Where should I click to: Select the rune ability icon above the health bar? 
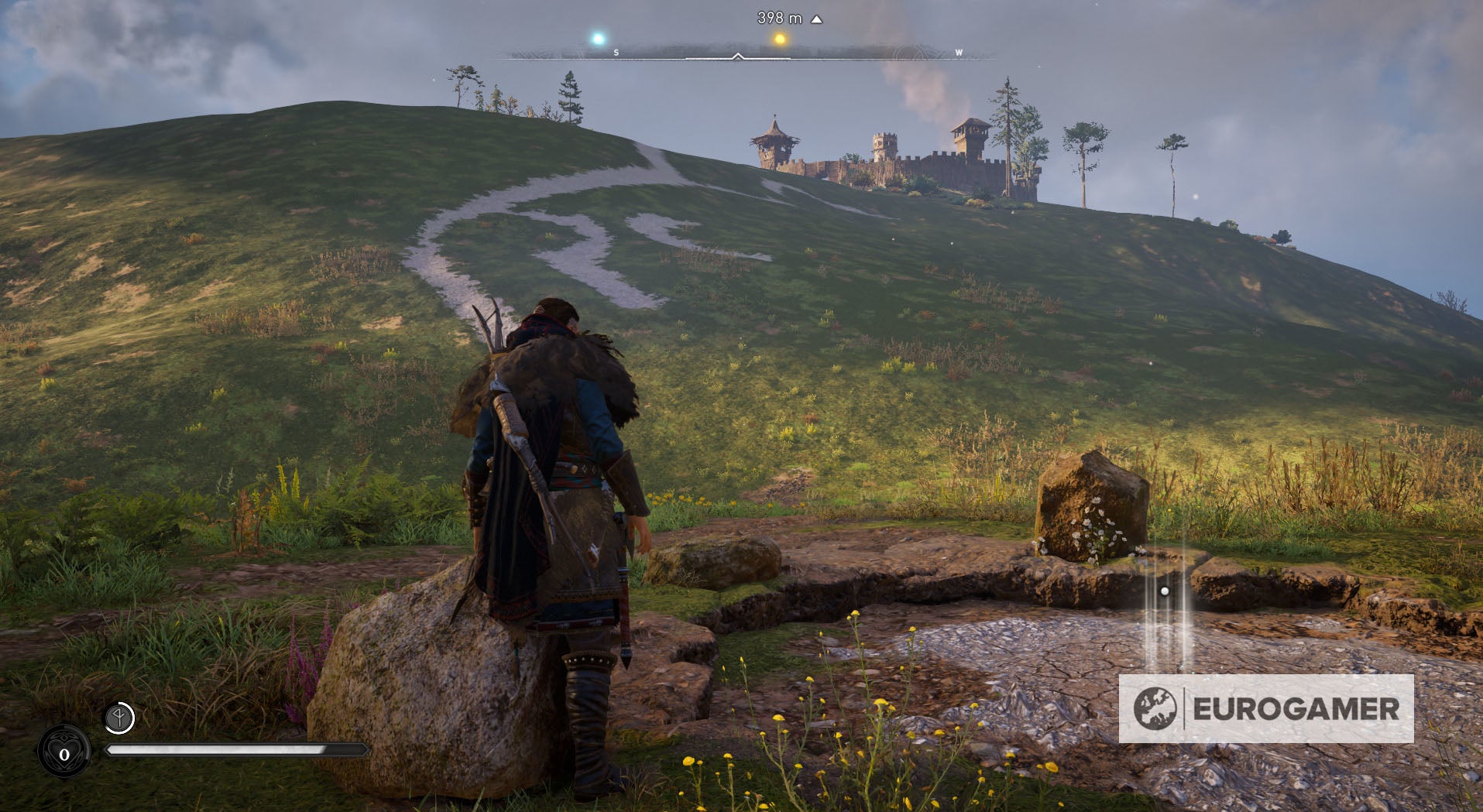pos(119,717)
